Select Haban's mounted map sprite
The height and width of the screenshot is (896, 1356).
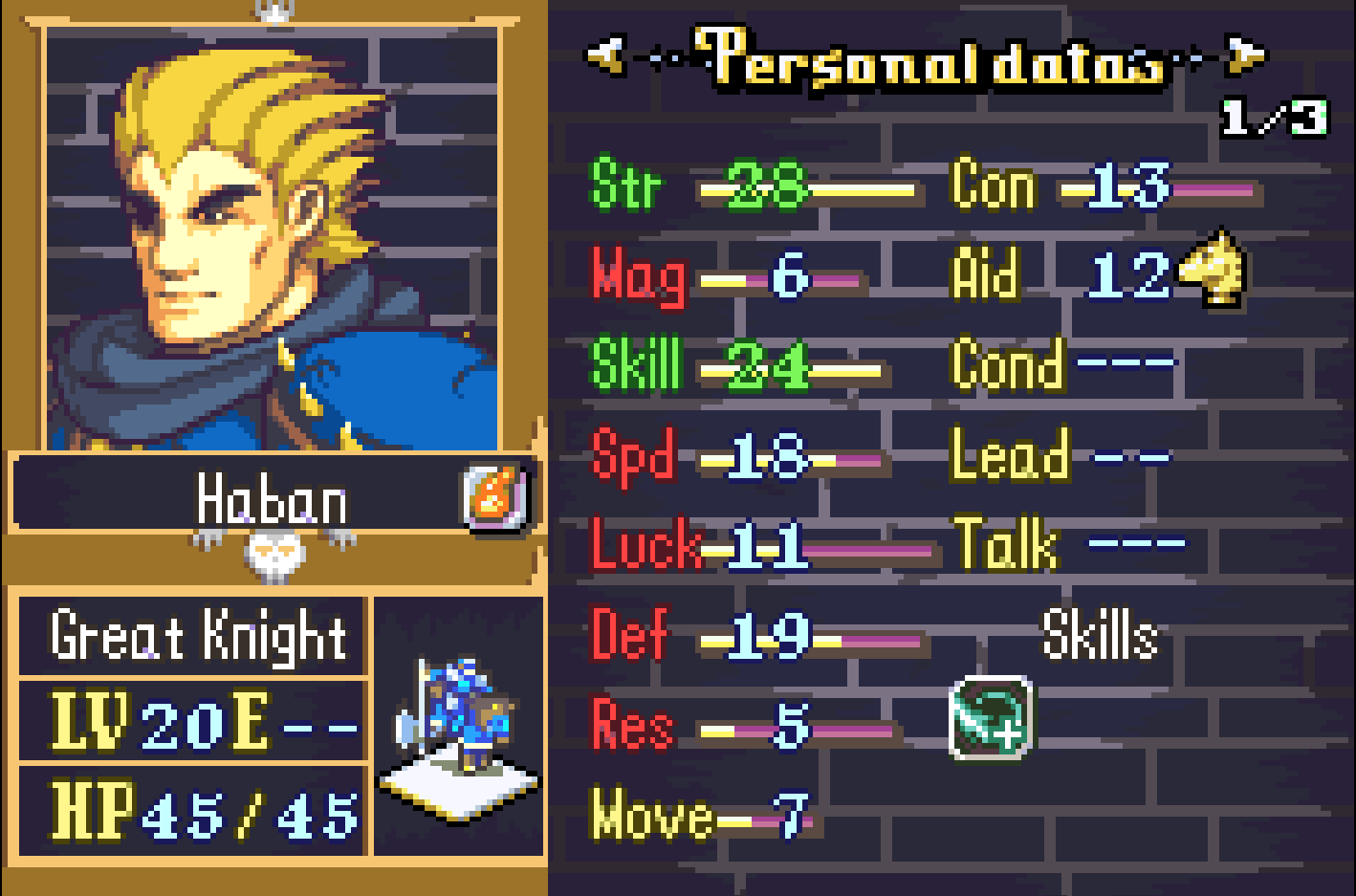457,727
